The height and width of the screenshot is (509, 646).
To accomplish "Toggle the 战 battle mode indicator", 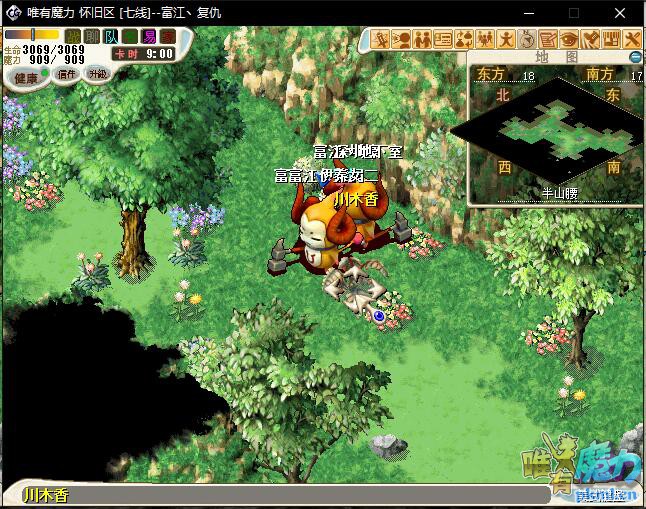I will (x=73, y=37).
